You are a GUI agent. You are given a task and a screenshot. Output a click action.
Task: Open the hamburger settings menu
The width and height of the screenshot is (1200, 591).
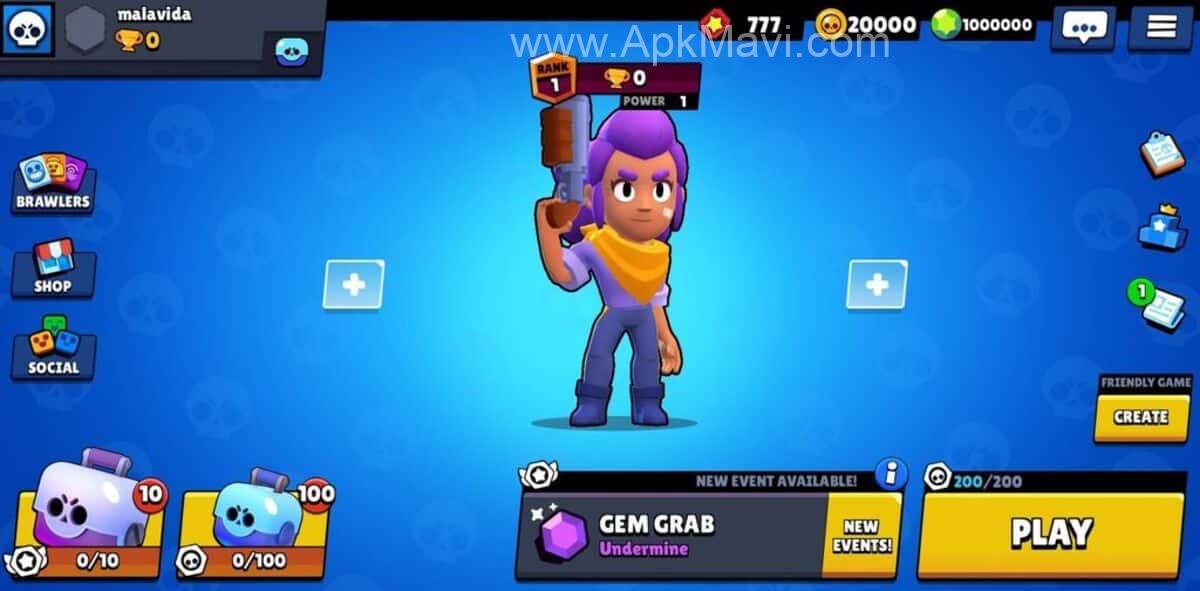1160,27
